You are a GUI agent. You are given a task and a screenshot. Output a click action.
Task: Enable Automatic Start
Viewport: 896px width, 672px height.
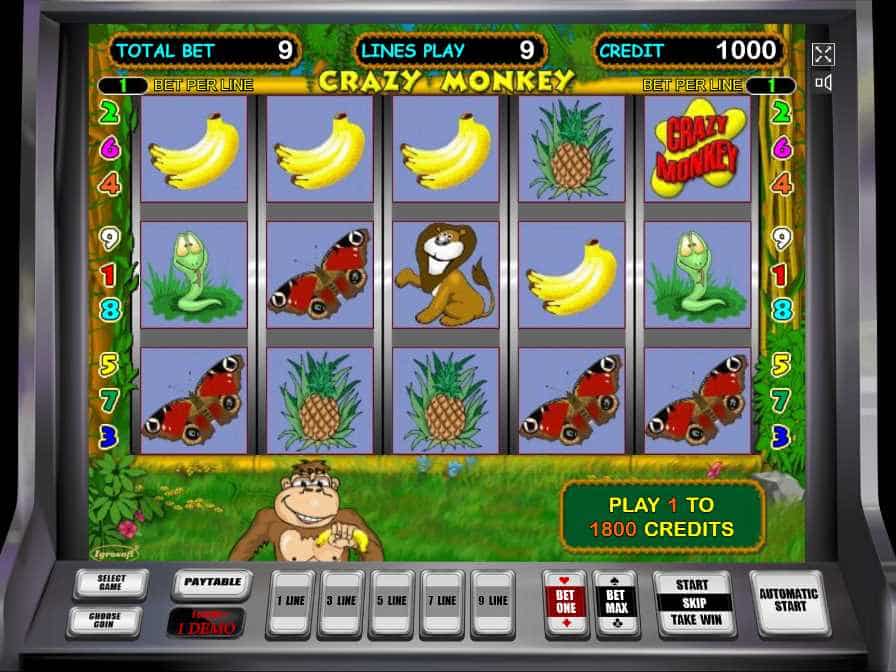789,601
